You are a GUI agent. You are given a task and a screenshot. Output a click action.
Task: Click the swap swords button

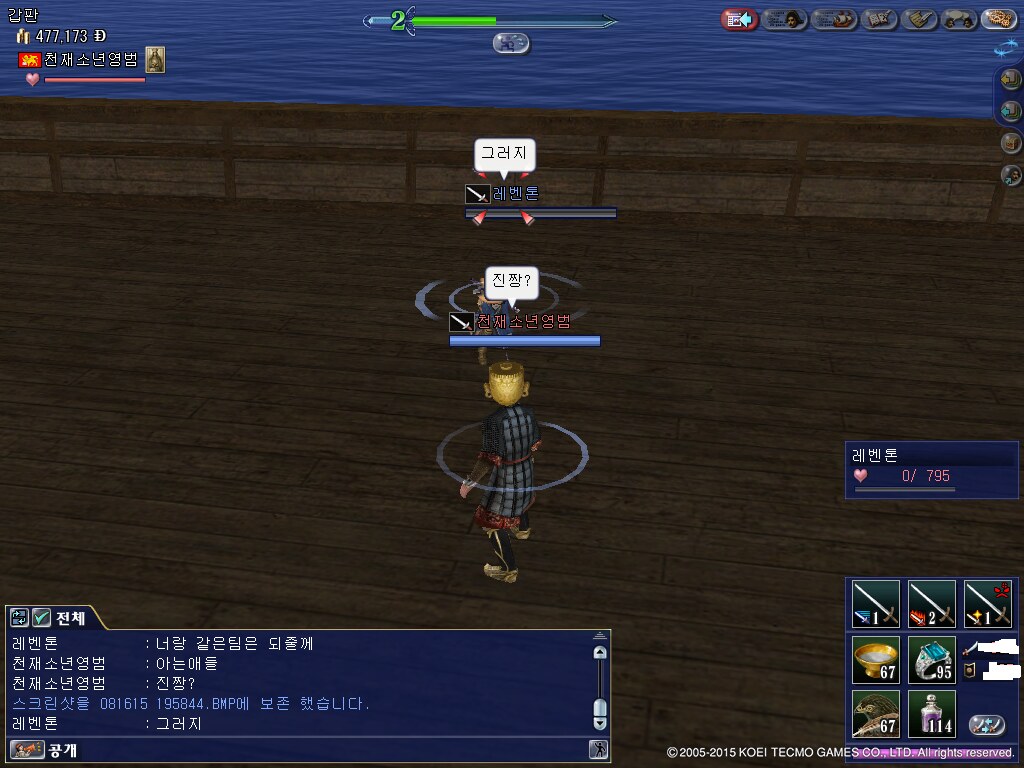pyautogui.click(x=987, y=725)
